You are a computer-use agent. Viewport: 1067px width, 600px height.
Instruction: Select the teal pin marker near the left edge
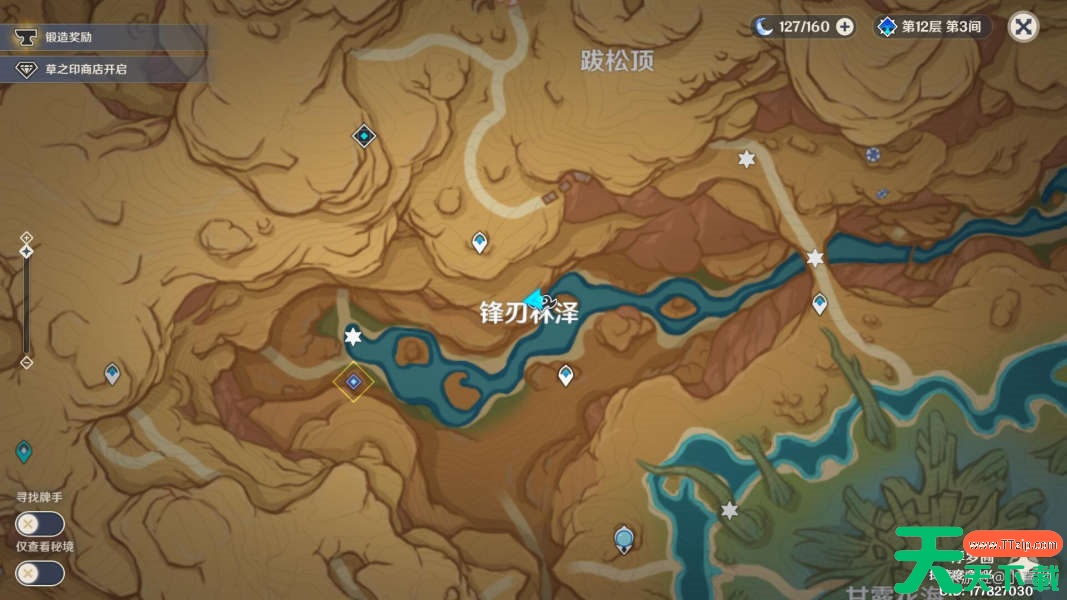click(23, 452)
